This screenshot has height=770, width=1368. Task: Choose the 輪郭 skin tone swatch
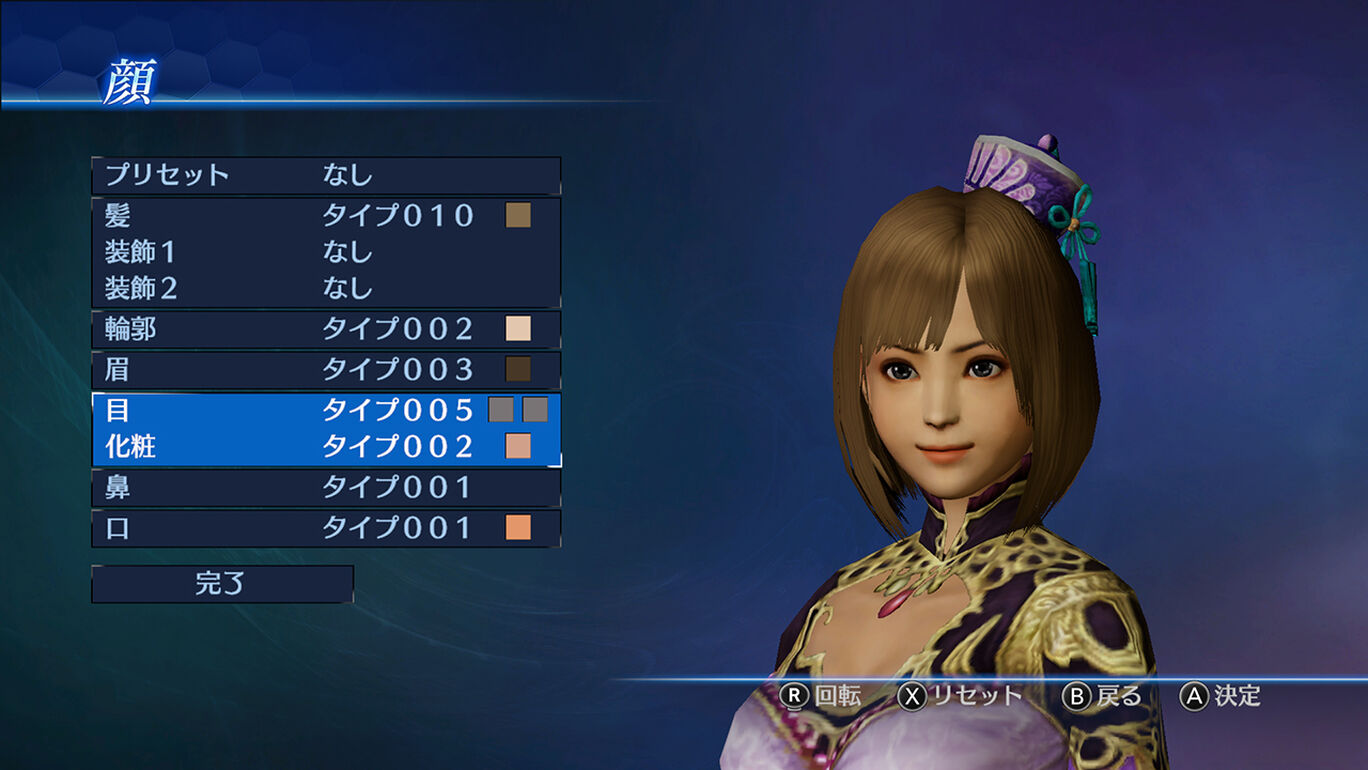518,329
